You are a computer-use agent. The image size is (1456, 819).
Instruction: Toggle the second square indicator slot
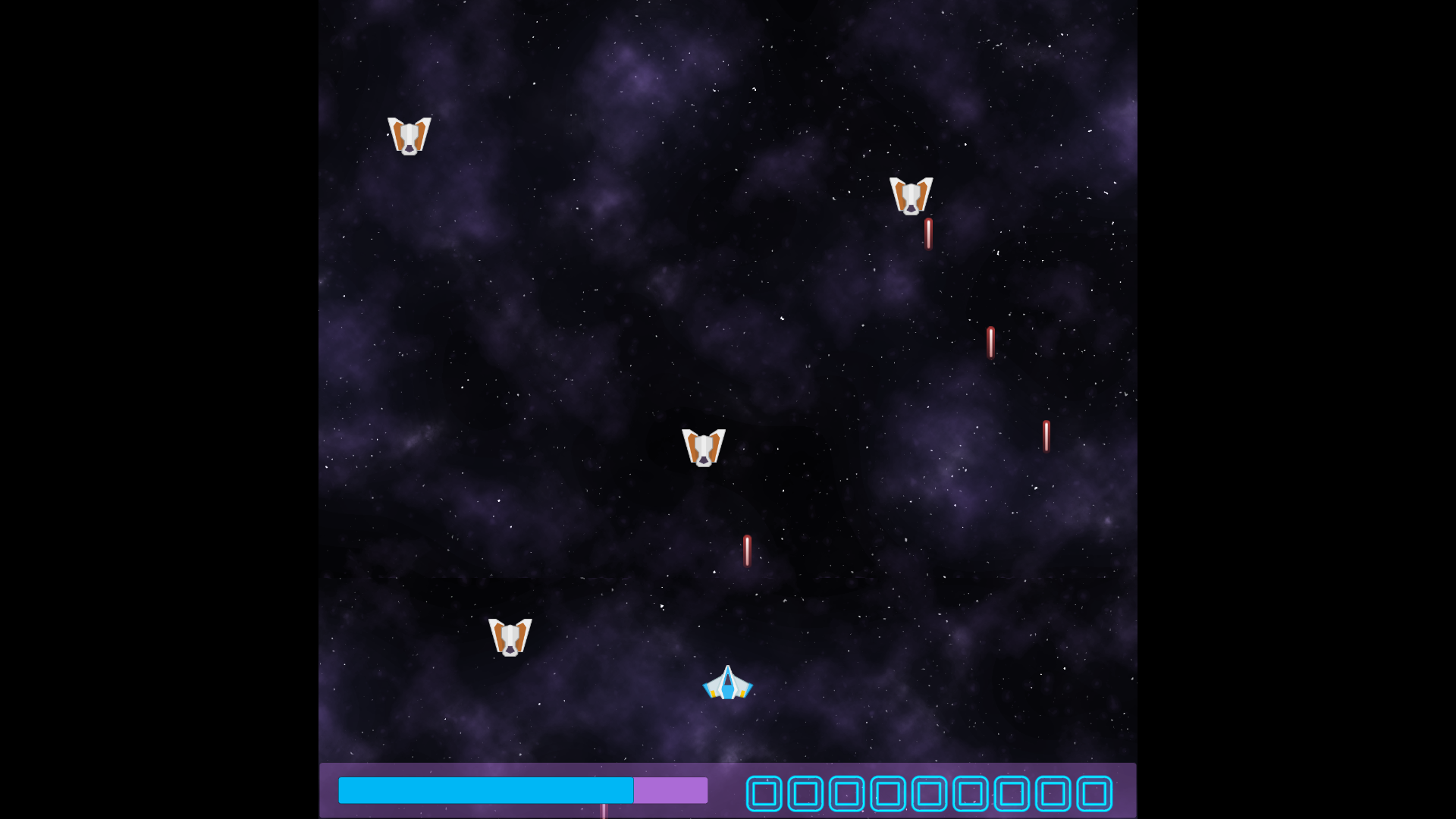(x=805, y=793)
